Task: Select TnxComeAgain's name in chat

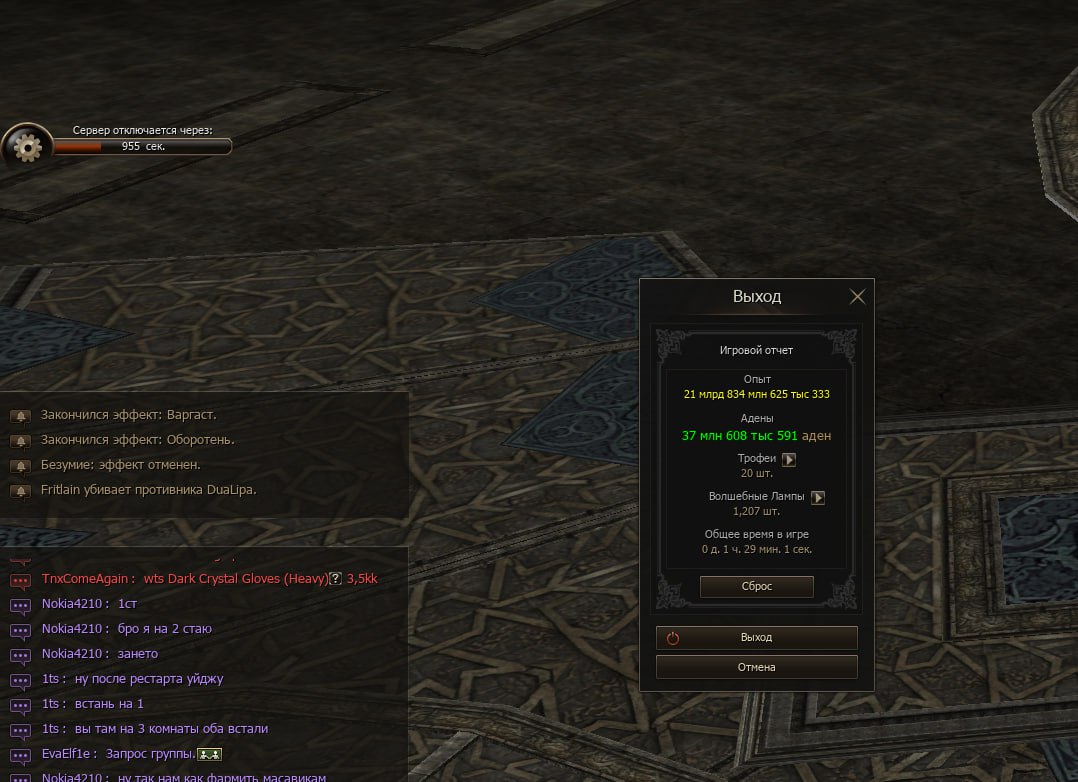Action: click(x=84, y=580)
